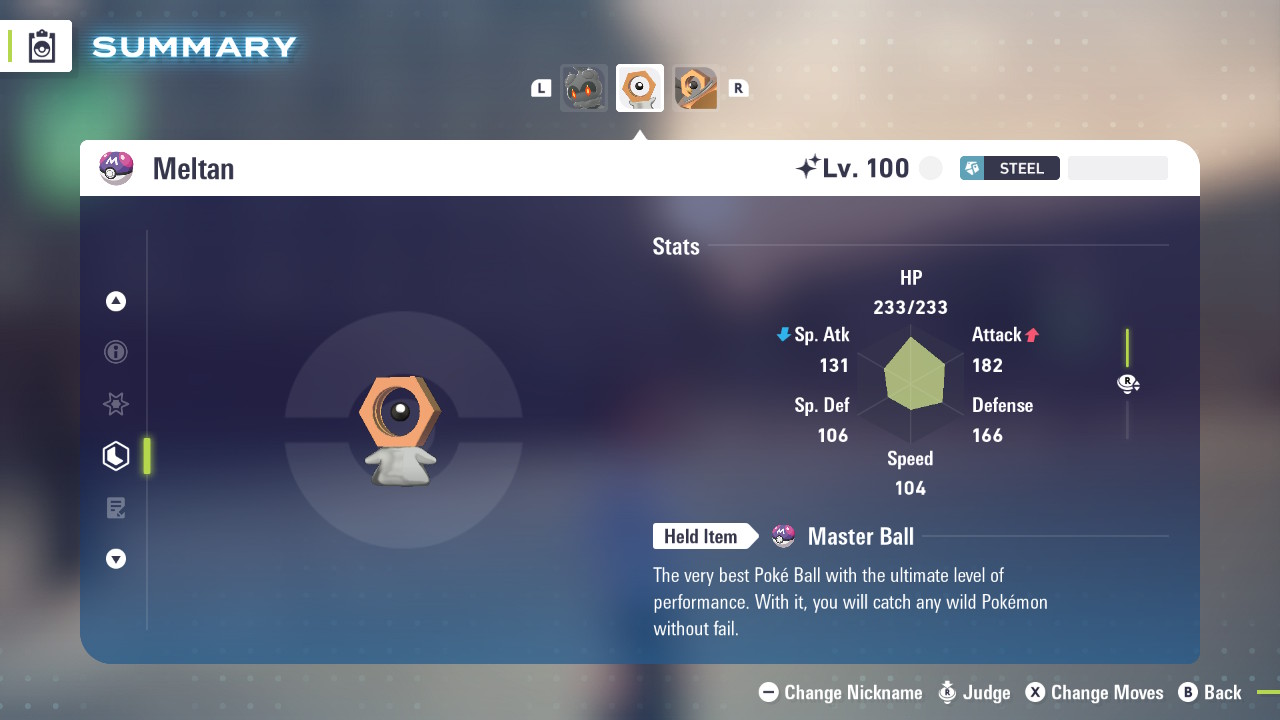Select the Marshadow party thumbnail
The image size is (1280, 720).
tap(584, 87)
